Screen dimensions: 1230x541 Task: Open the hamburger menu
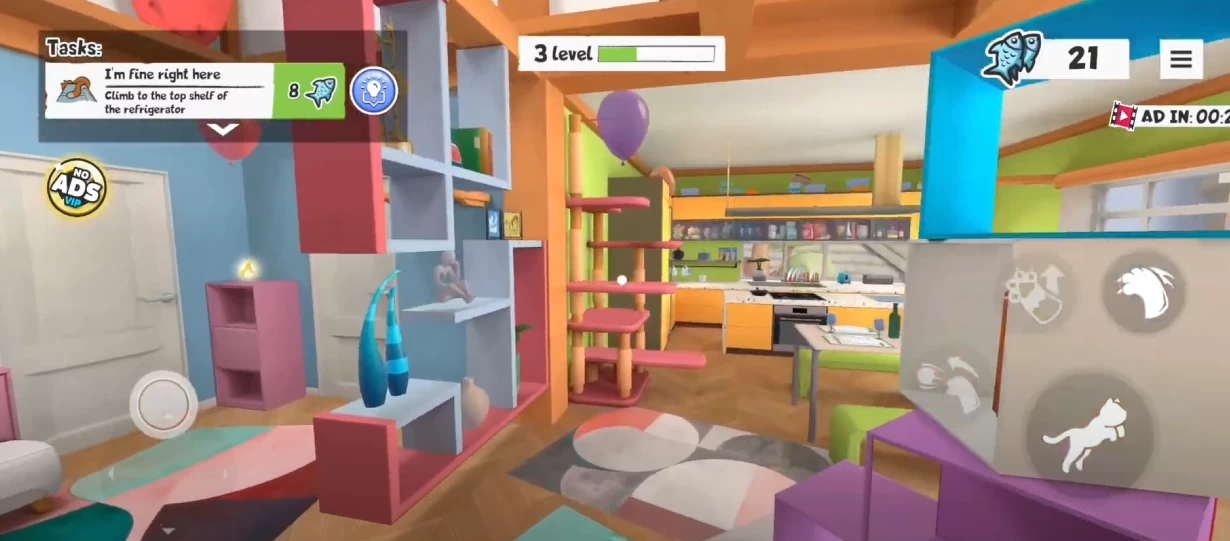coord(1181,60)
